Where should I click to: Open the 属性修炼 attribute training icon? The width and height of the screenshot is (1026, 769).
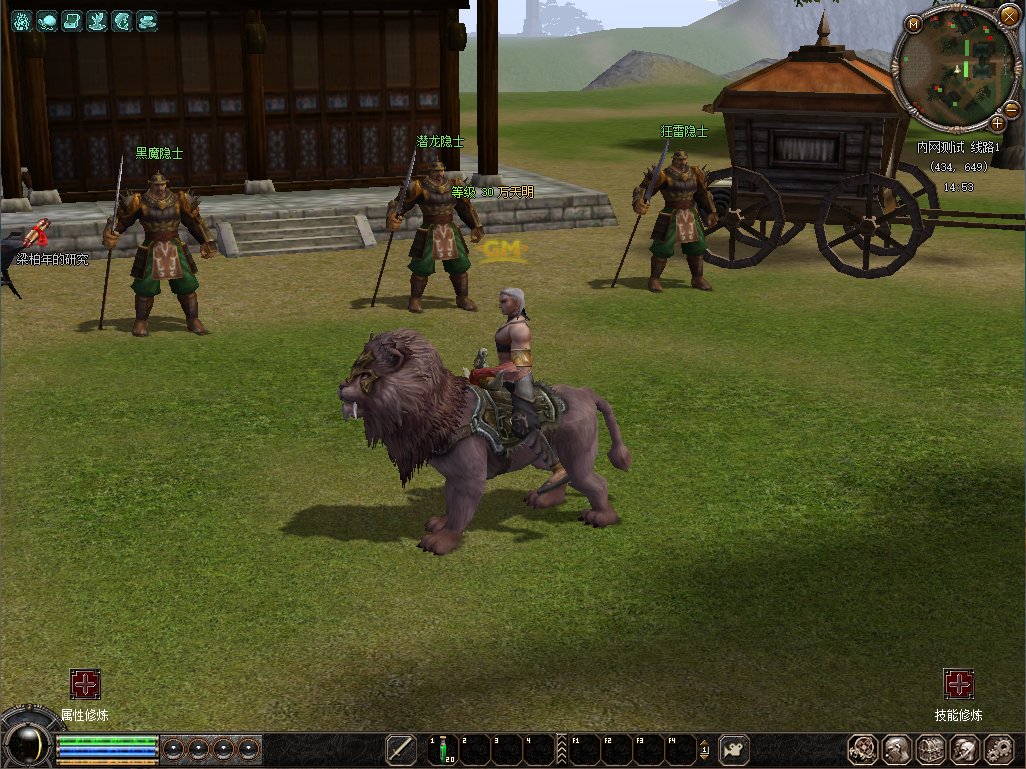(x=85, y=684)
